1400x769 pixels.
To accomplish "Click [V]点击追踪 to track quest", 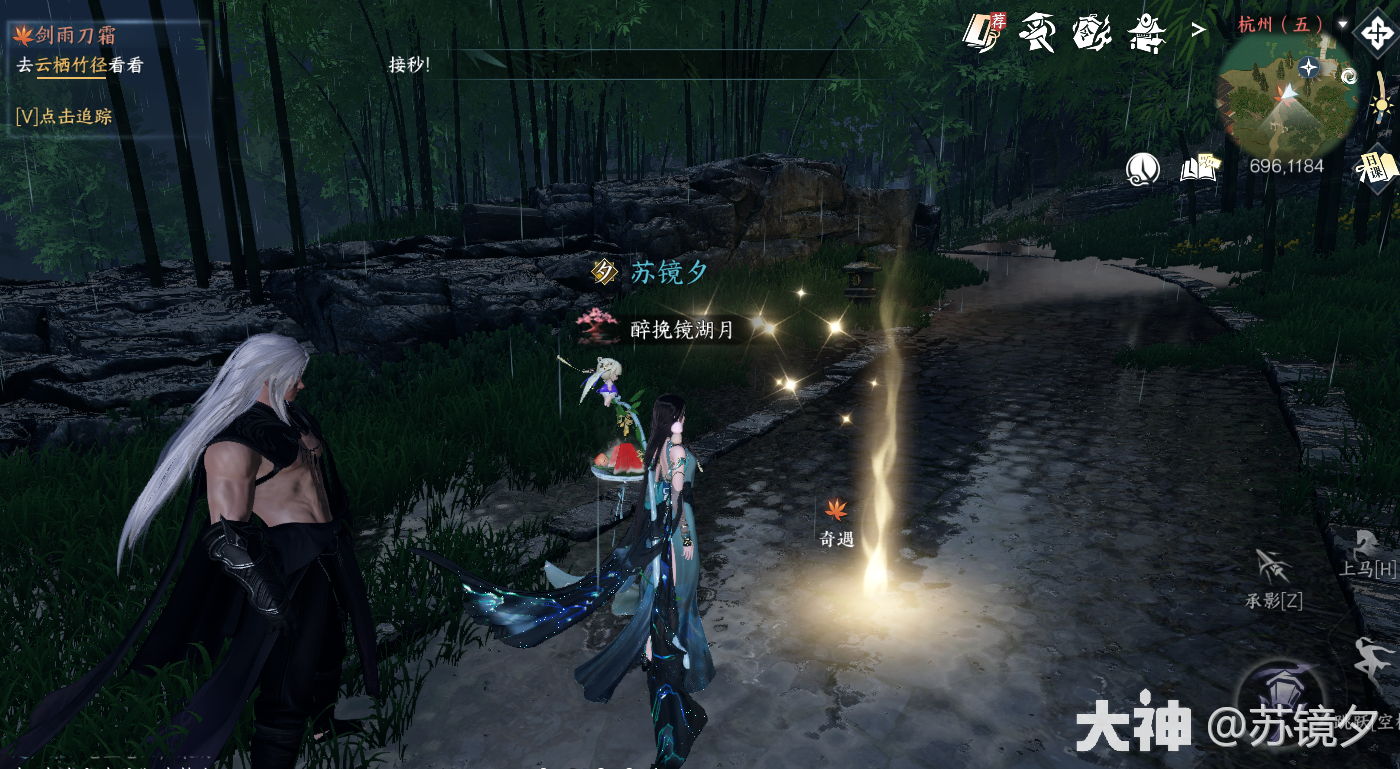I will coord(64,116).
